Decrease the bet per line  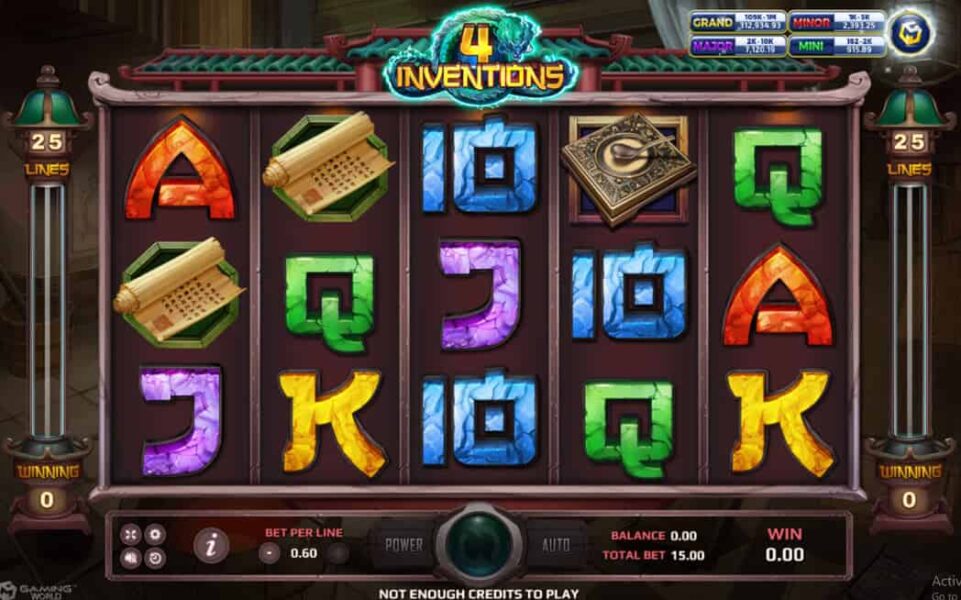point(270,552)
